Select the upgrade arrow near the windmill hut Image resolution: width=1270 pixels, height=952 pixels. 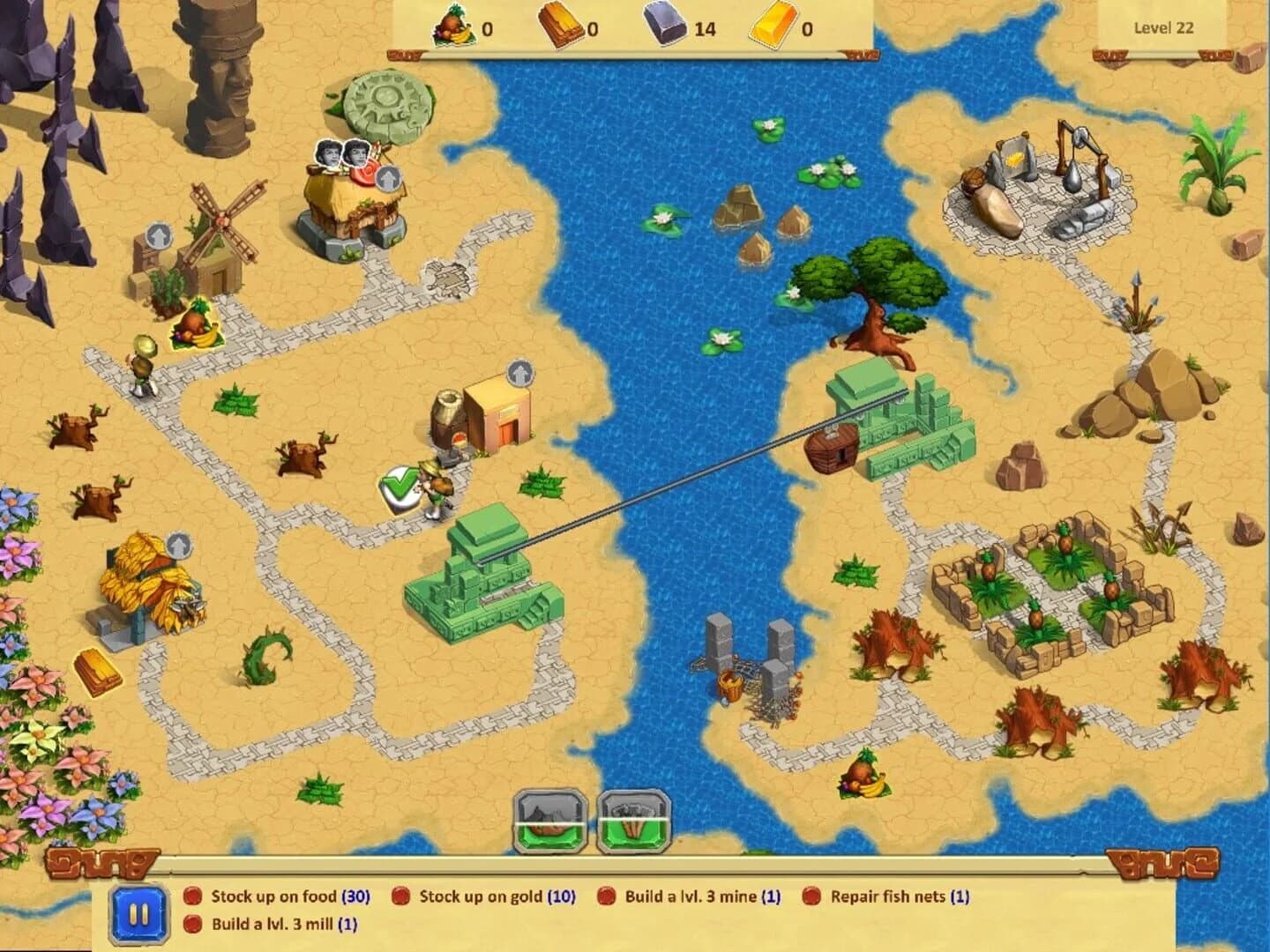point(159,236)
